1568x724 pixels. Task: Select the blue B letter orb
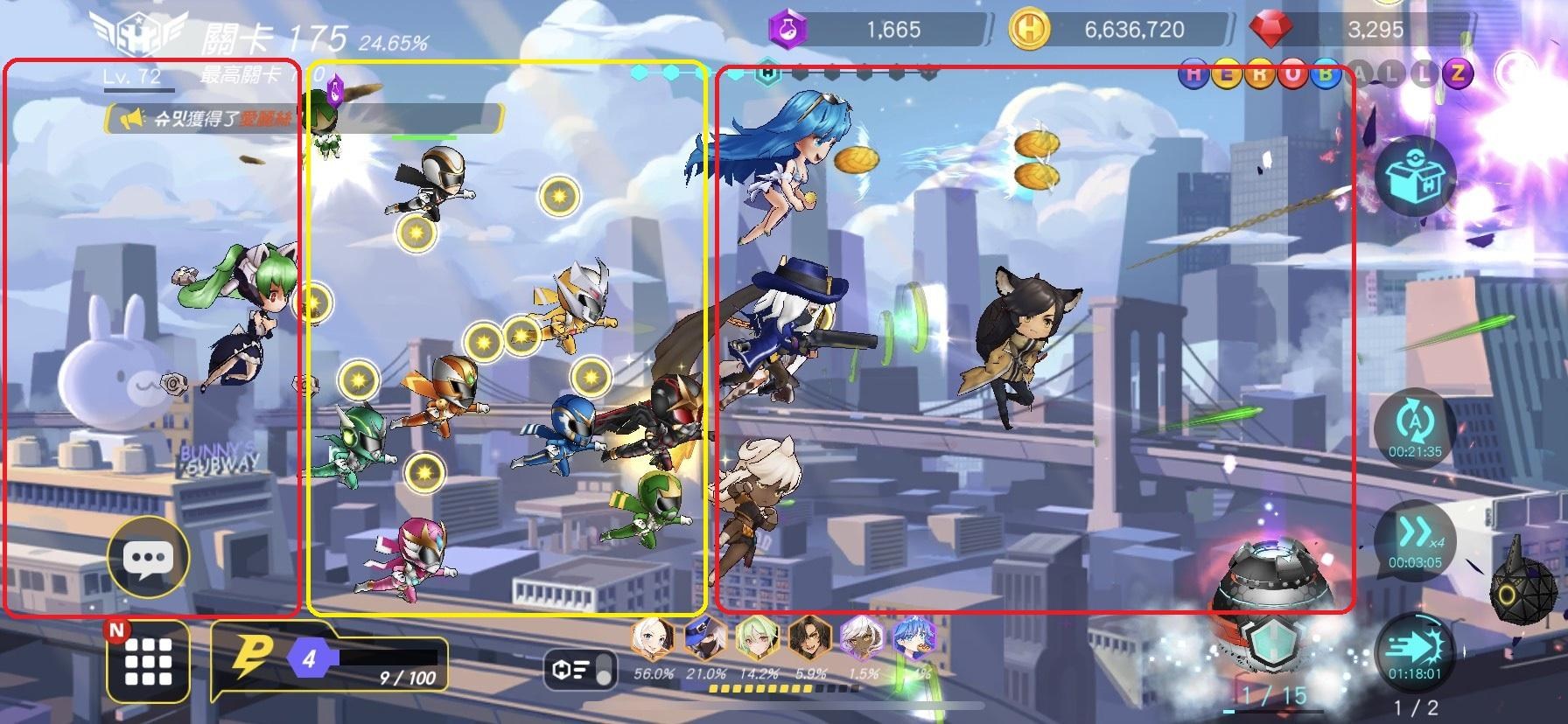pos(1326,76)
